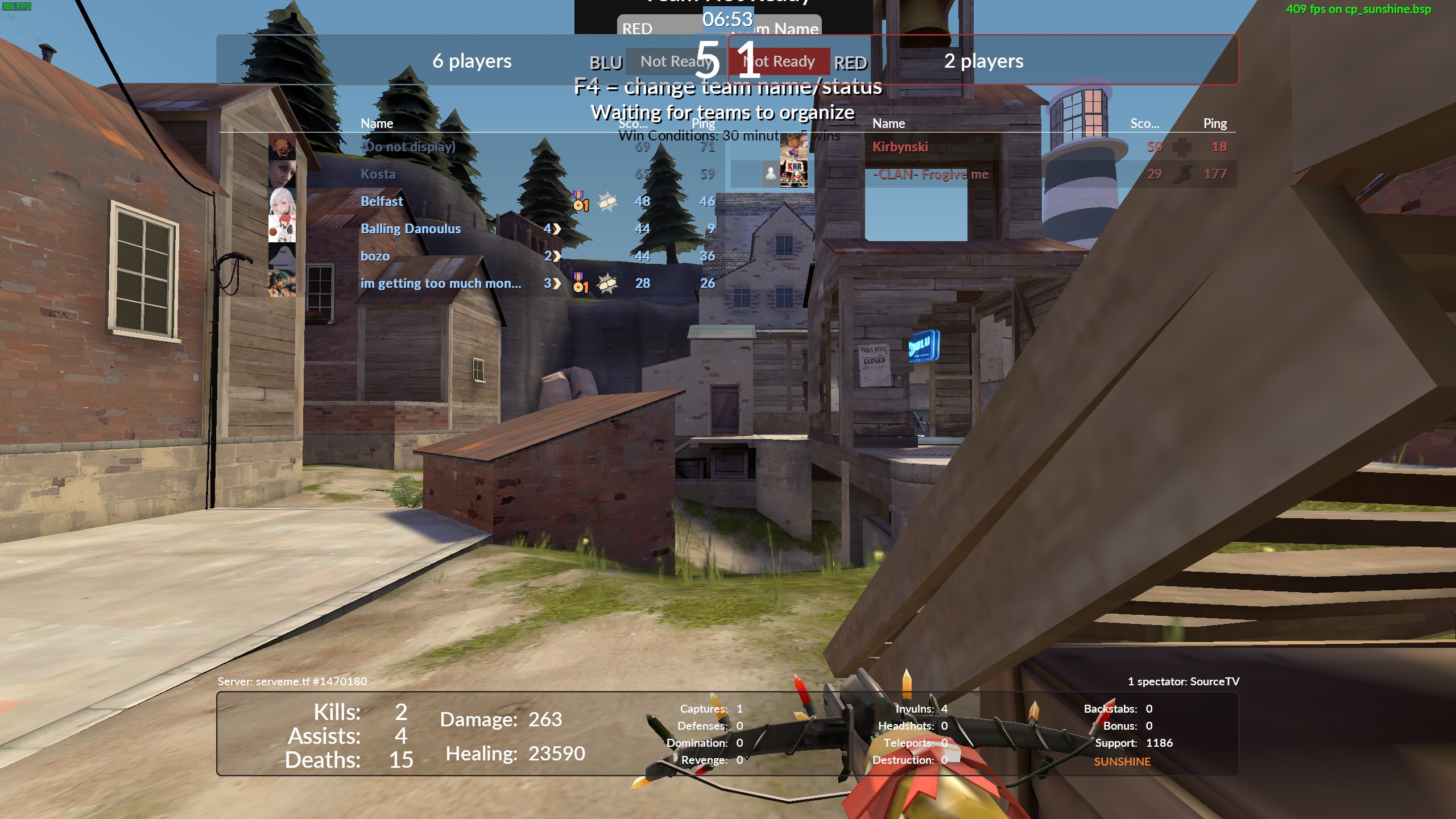Select Kosta in the BLU player list
Screen dimensions: 1456x819
click(x=378, y=174)
